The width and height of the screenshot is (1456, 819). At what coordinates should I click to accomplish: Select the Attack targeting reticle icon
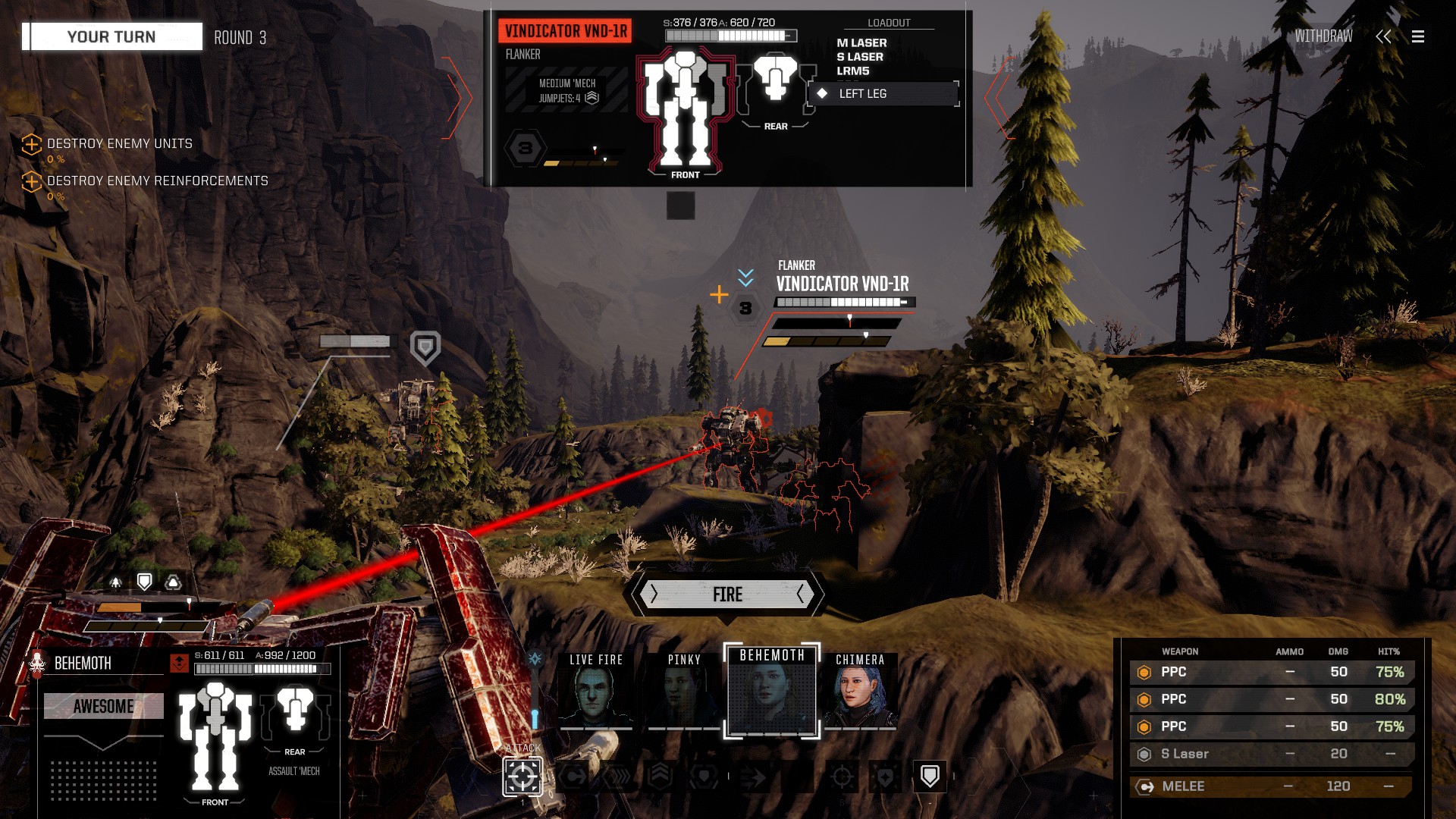523,777
